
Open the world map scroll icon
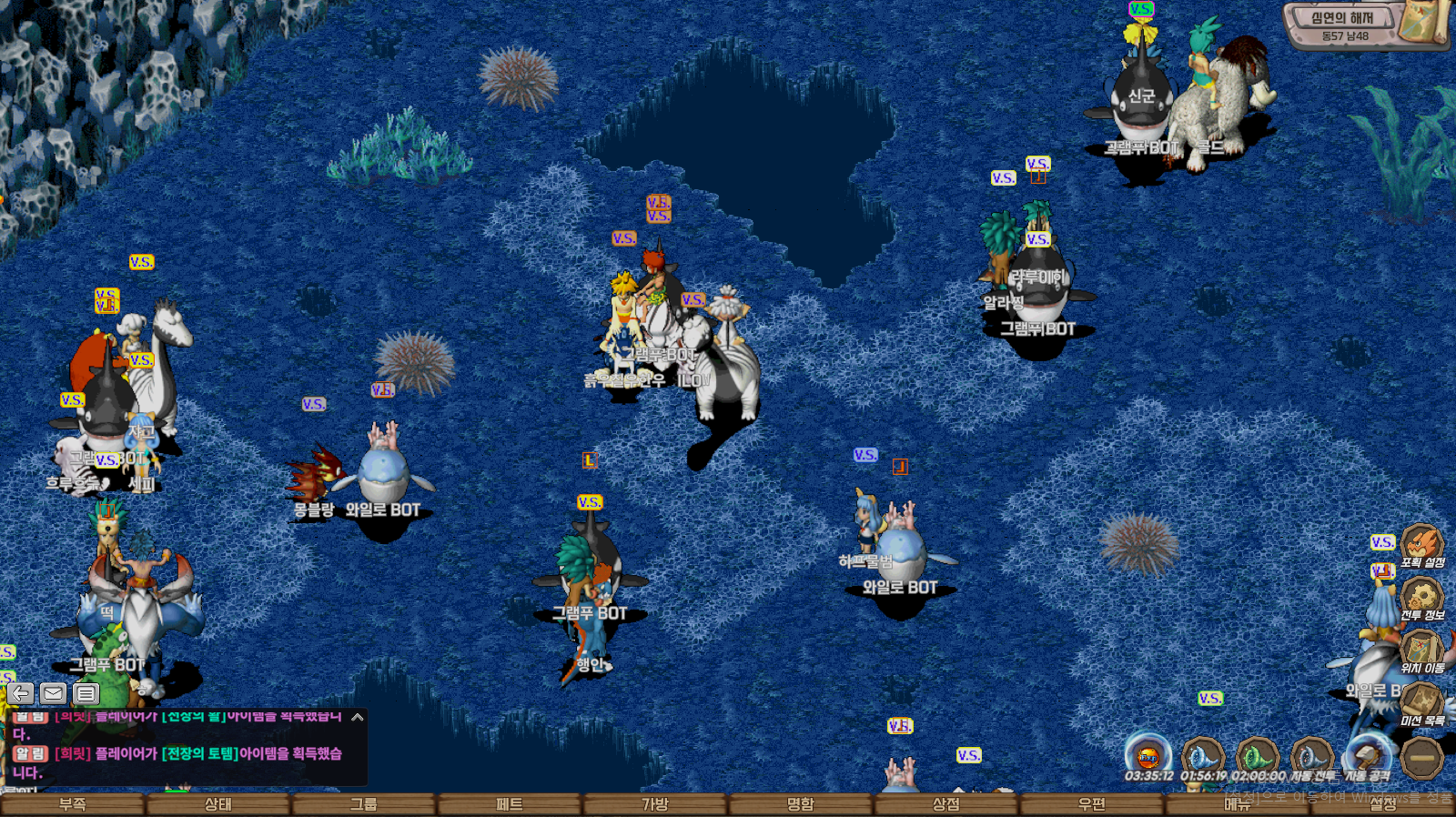click(1426, 22)
